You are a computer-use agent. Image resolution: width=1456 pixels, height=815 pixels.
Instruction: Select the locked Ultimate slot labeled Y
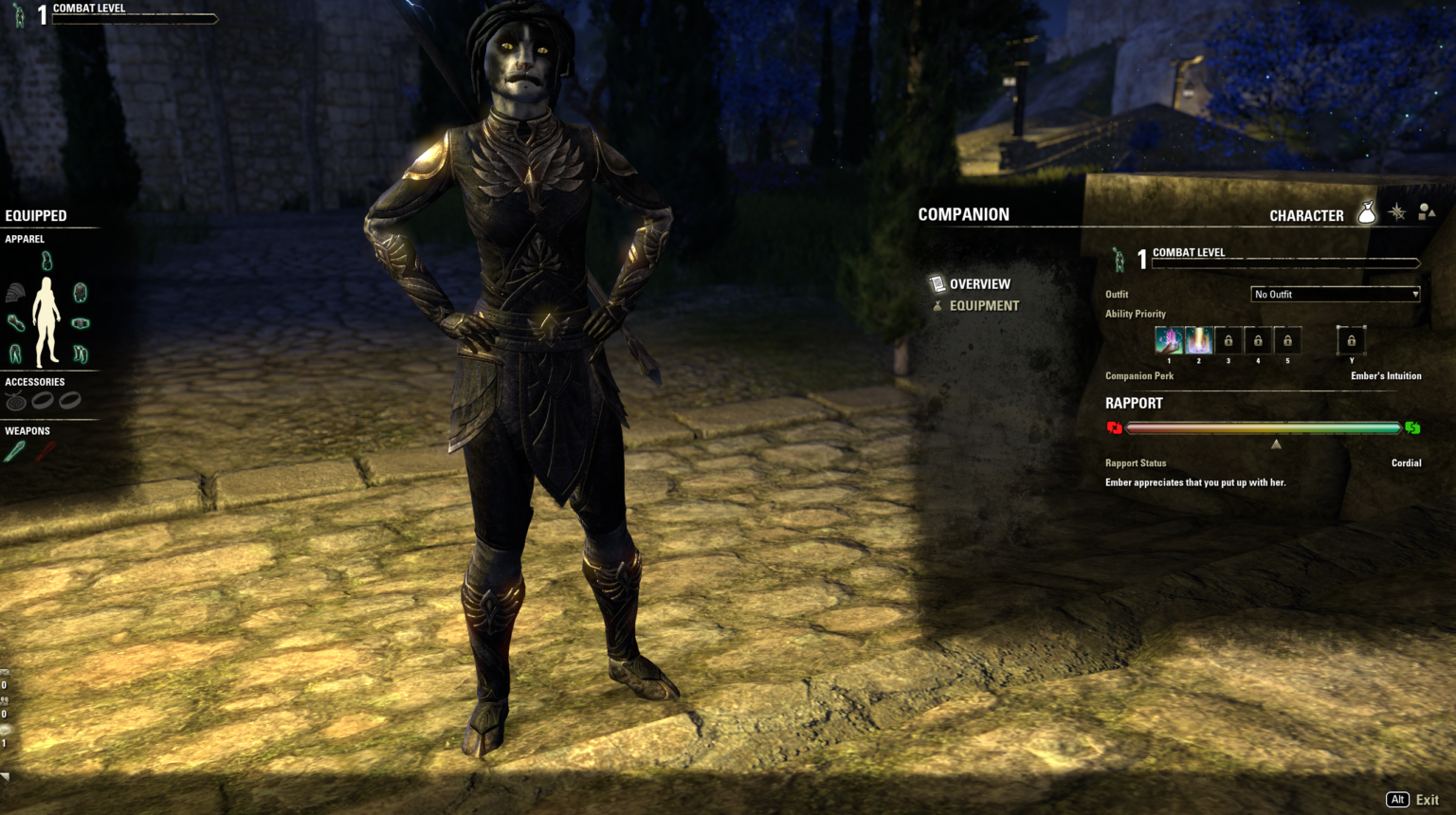[x=1351, y=339]
